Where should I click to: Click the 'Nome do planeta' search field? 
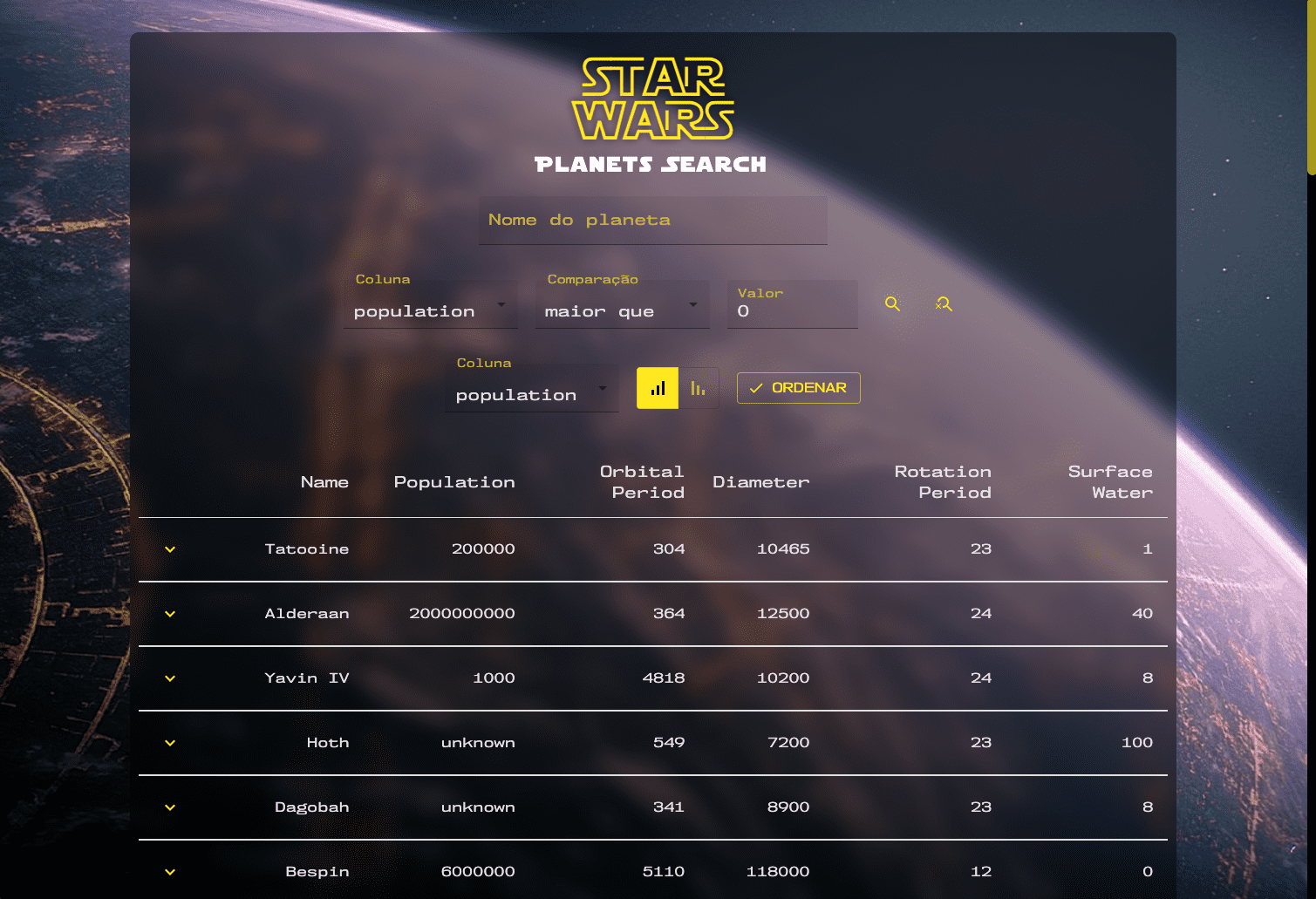[652, 220]
